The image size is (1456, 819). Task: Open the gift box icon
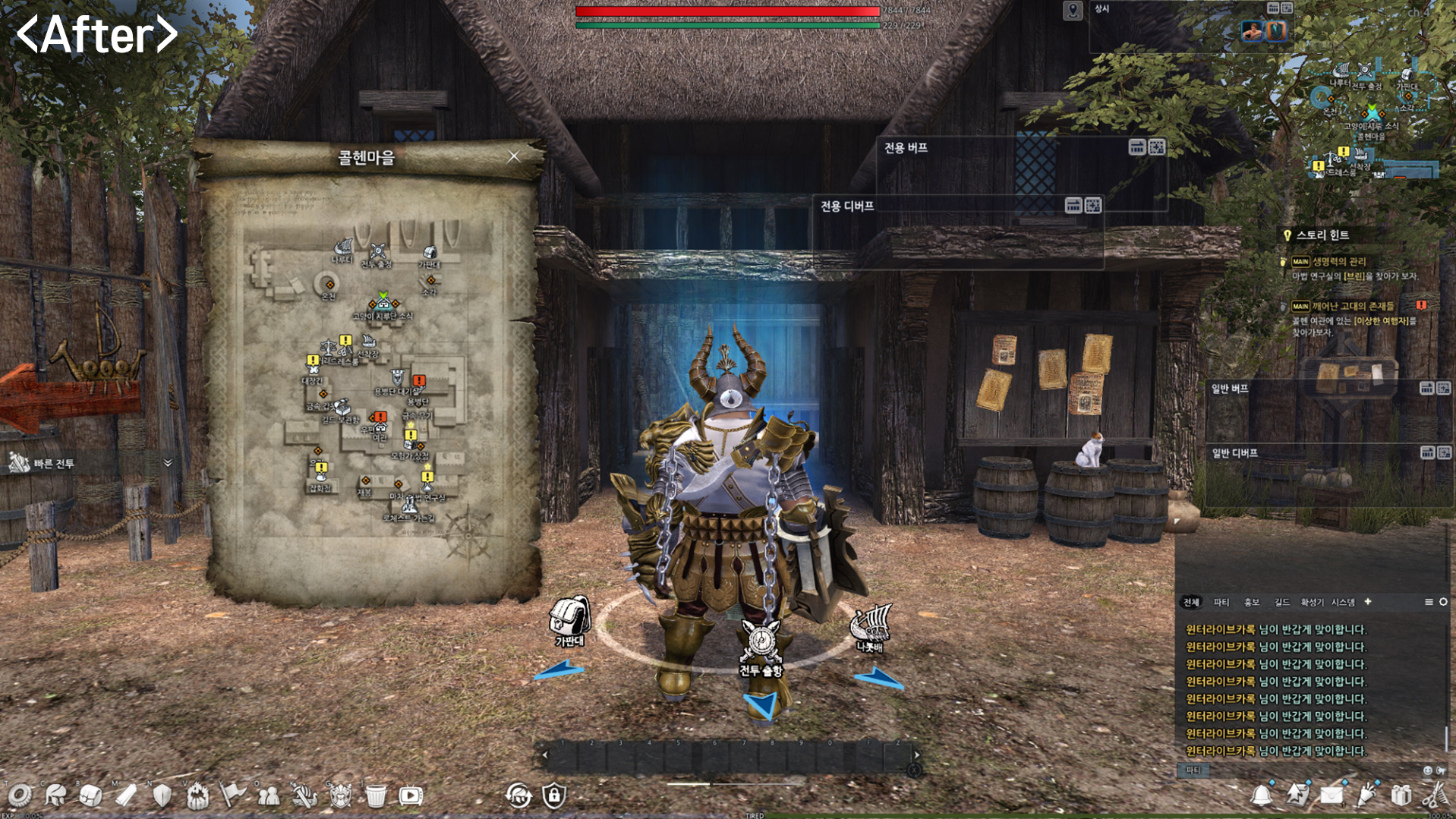pyautogui.click(x=1401, y=795)
